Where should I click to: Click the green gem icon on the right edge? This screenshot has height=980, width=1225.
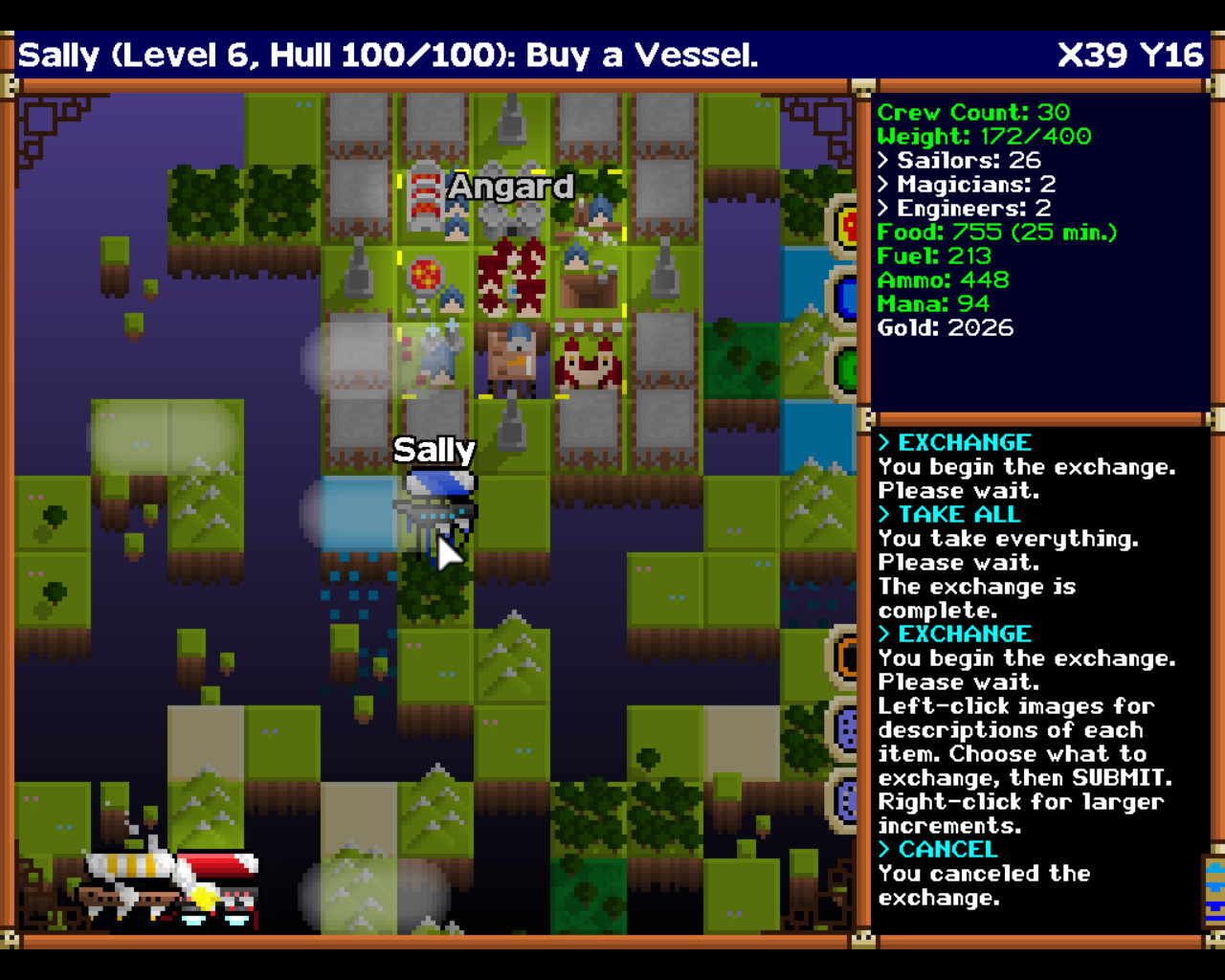(x=846, y=367)
